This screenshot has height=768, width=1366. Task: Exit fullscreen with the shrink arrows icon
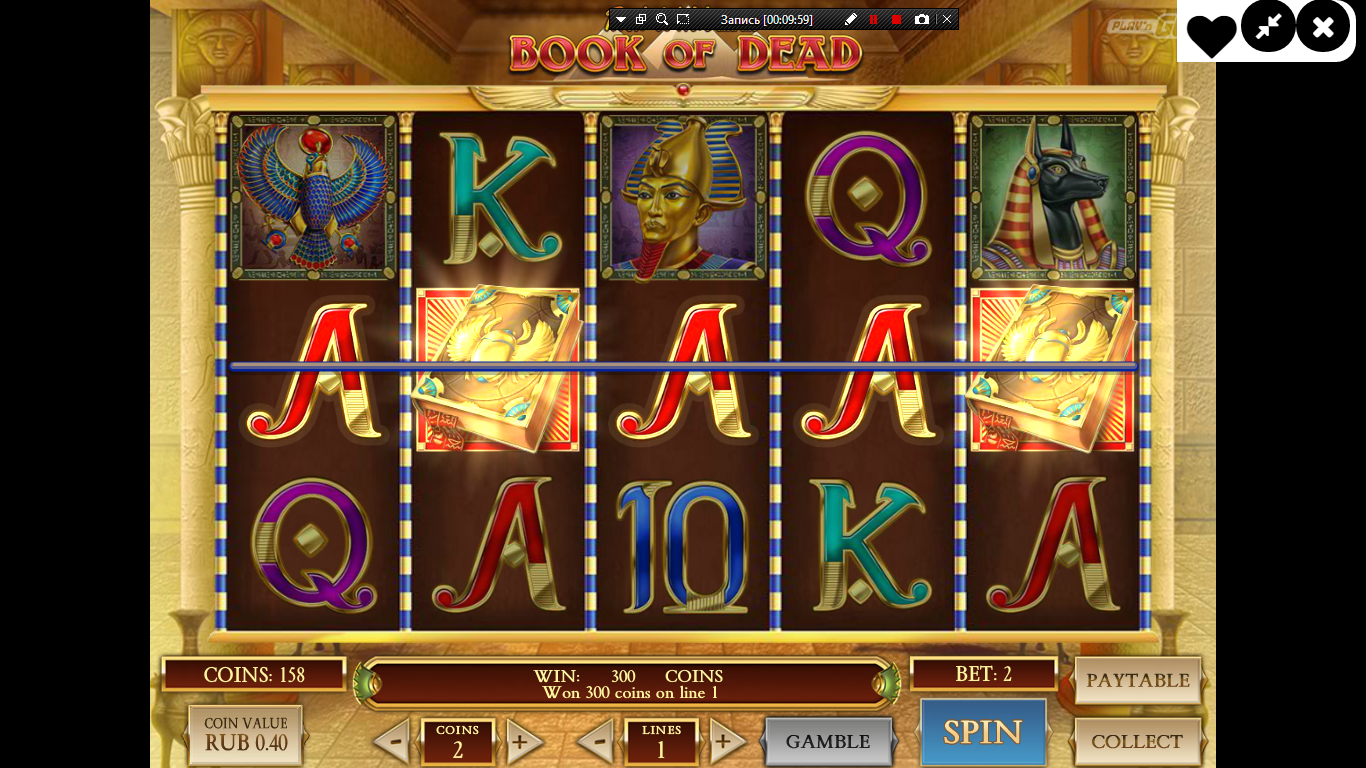pyautogui.click(x=1268, y=27)
